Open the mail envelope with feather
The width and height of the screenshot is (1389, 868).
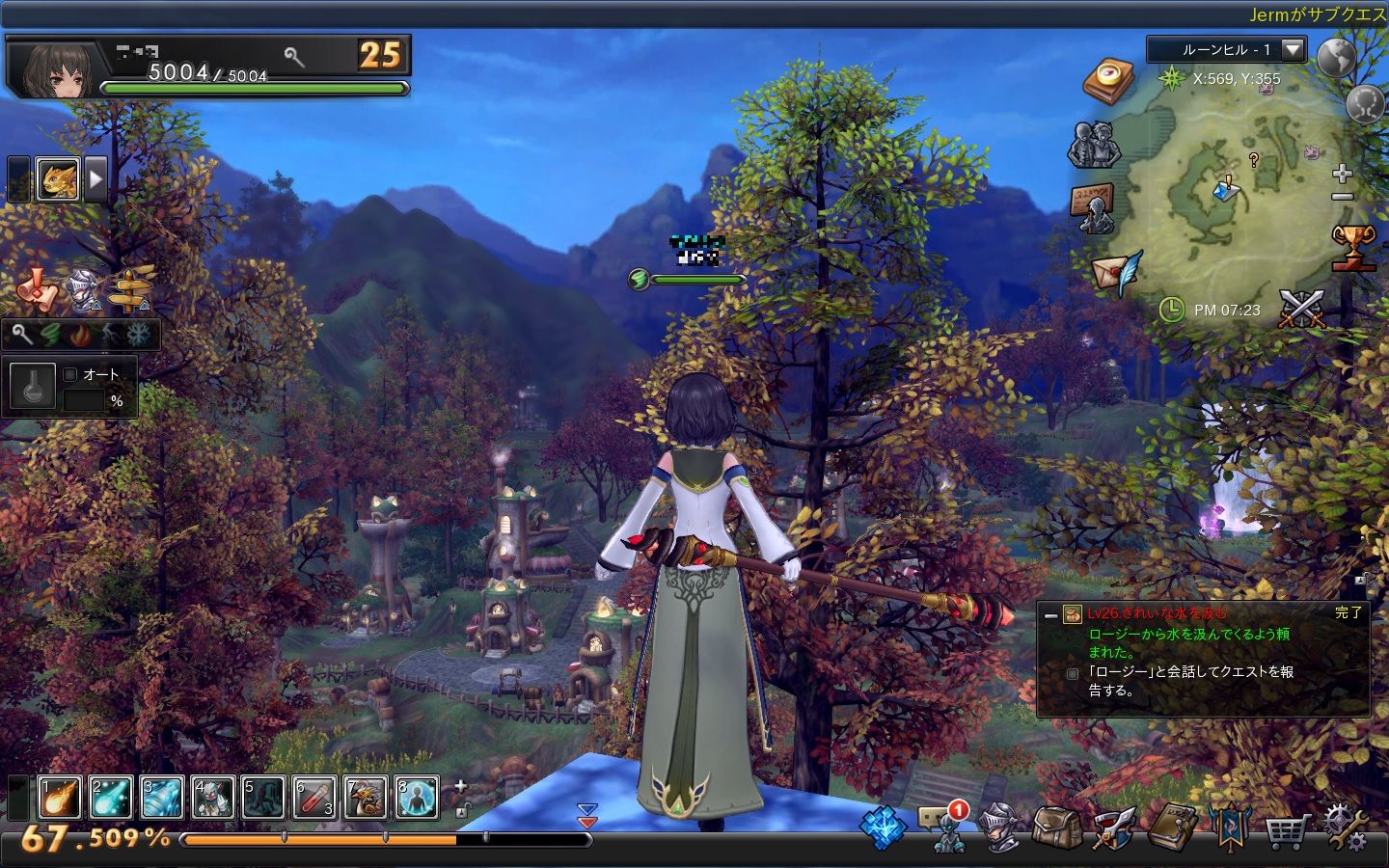click(x=1116, y=271)
